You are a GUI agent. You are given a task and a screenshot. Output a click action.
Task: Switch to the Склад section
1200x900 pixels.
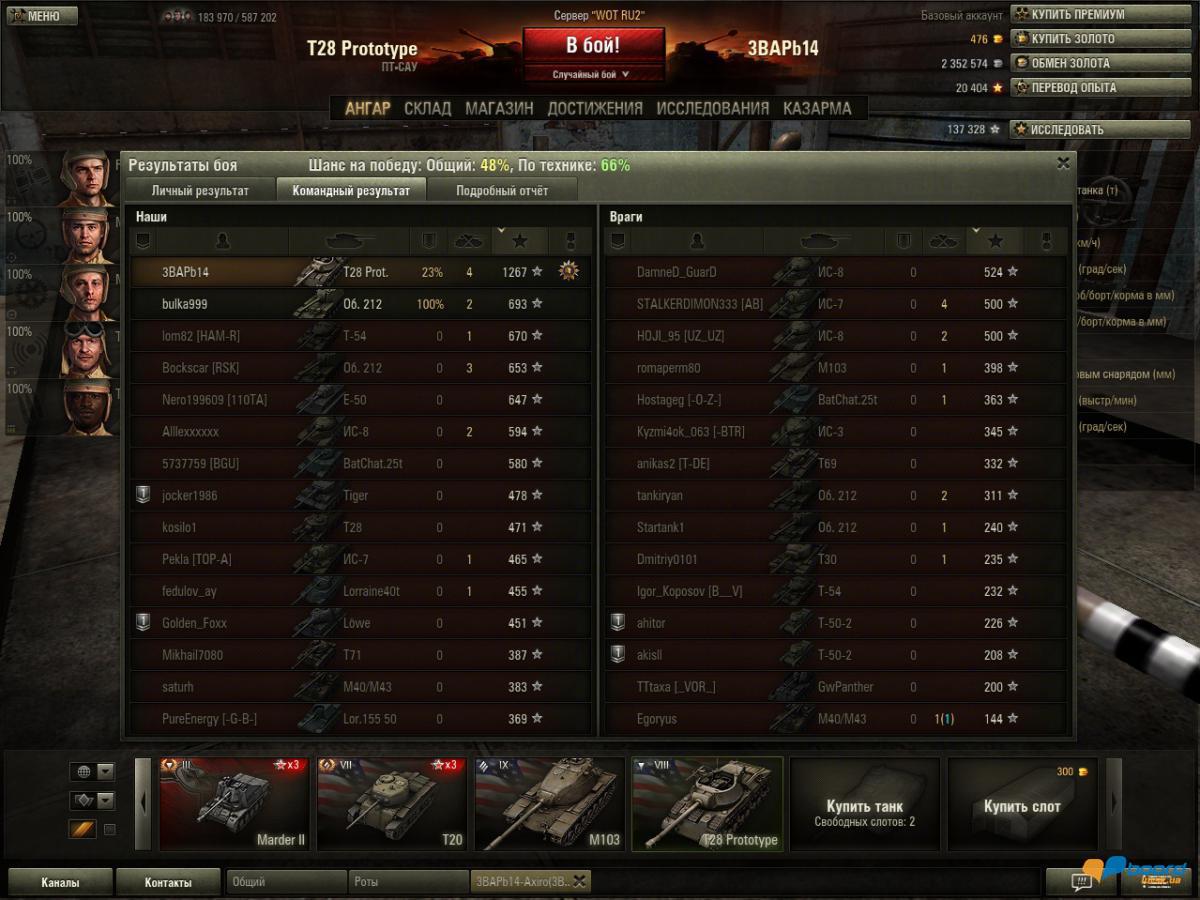pyautogui.click(x=427, y=108)
